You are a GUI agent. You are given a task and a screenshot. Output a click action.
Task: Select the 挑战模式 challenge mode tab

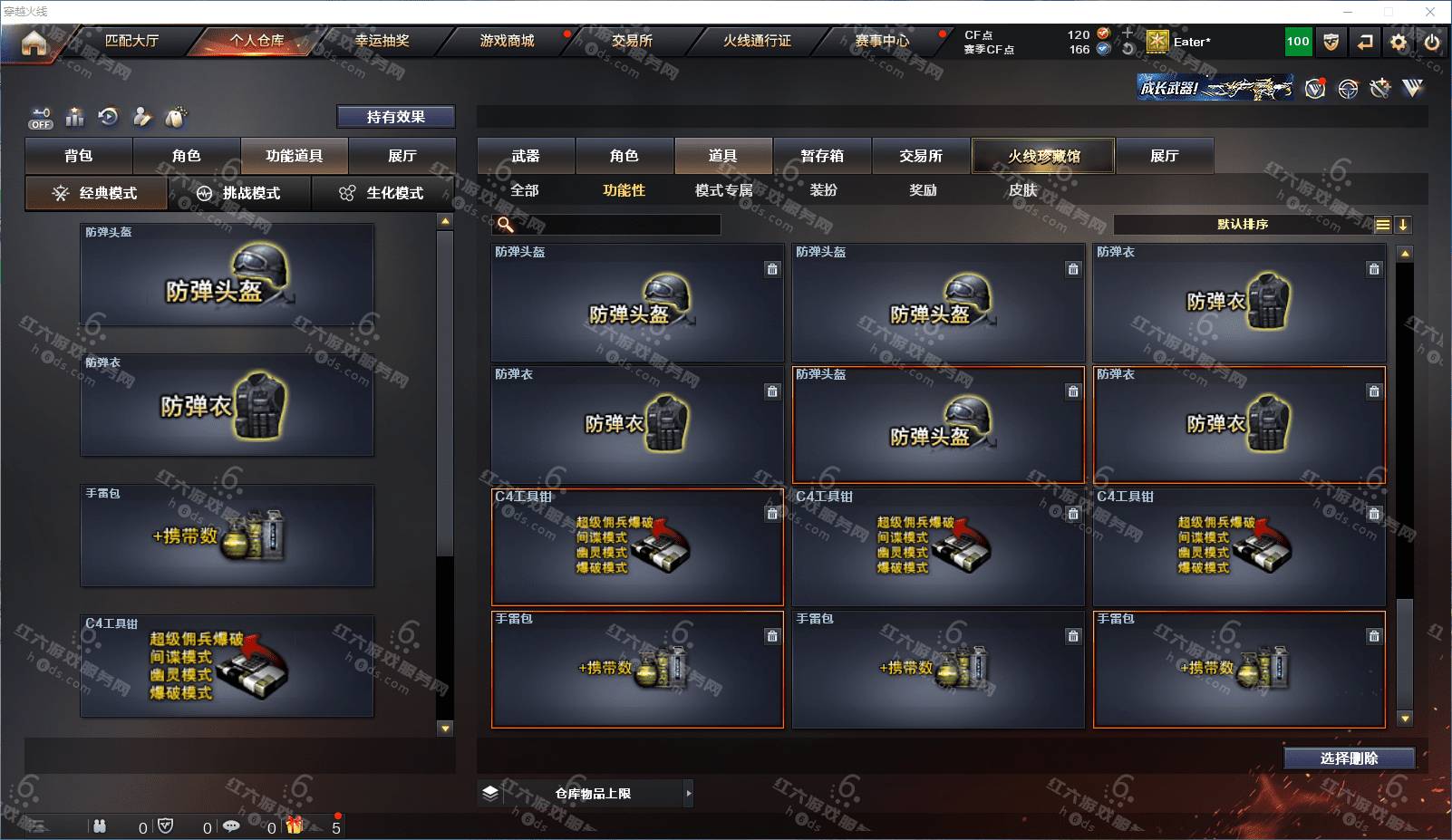[240, 193]
